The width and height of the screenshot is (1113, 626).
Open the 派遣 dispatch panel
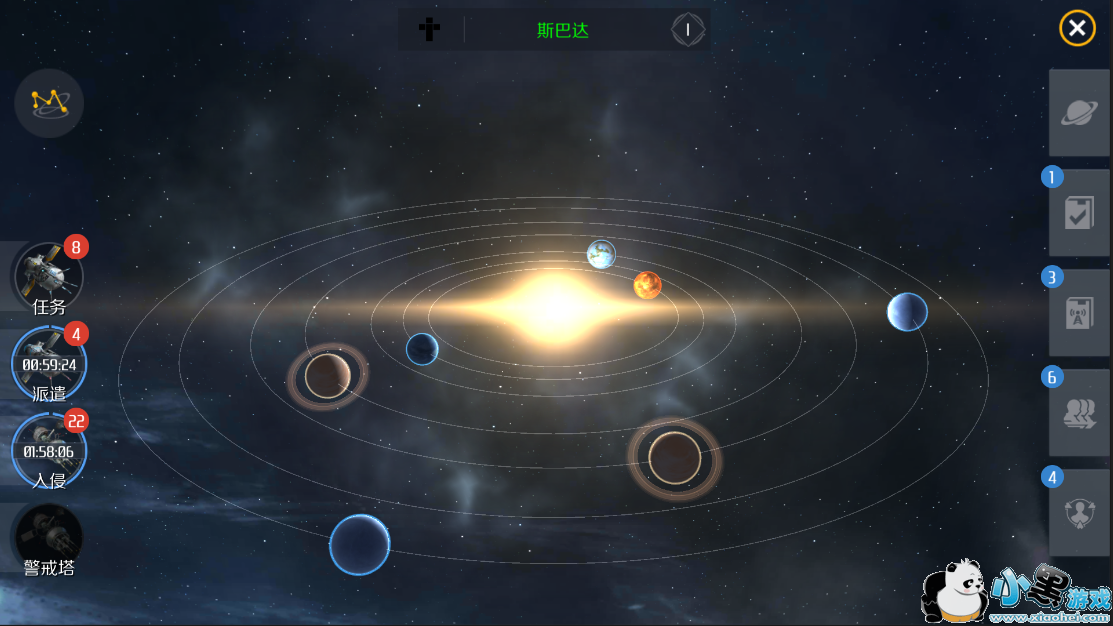click(x=48, y=363)
